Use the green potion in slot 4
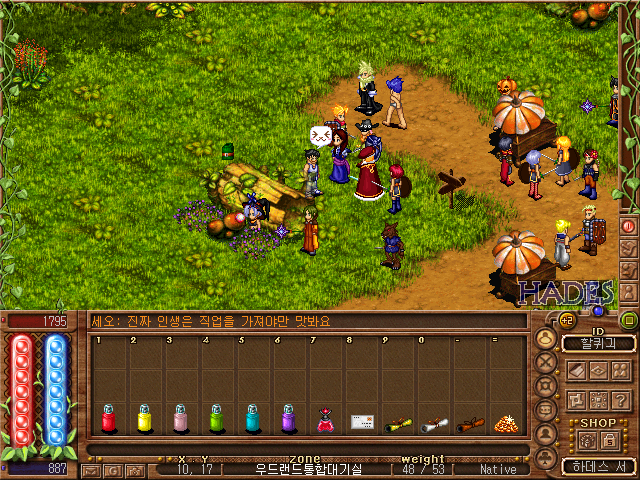The image size is (640, 480). tap(216, 419)
